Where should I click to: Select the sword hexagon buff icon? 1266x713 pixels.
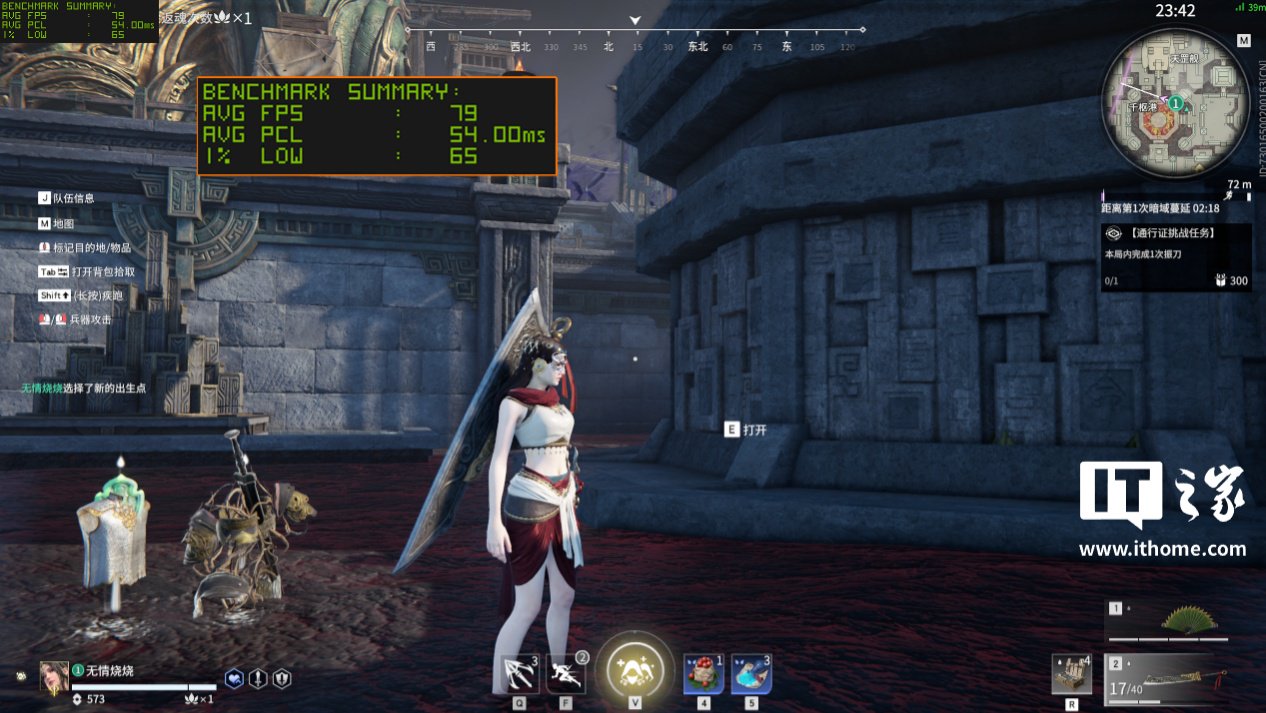[258, 678]
